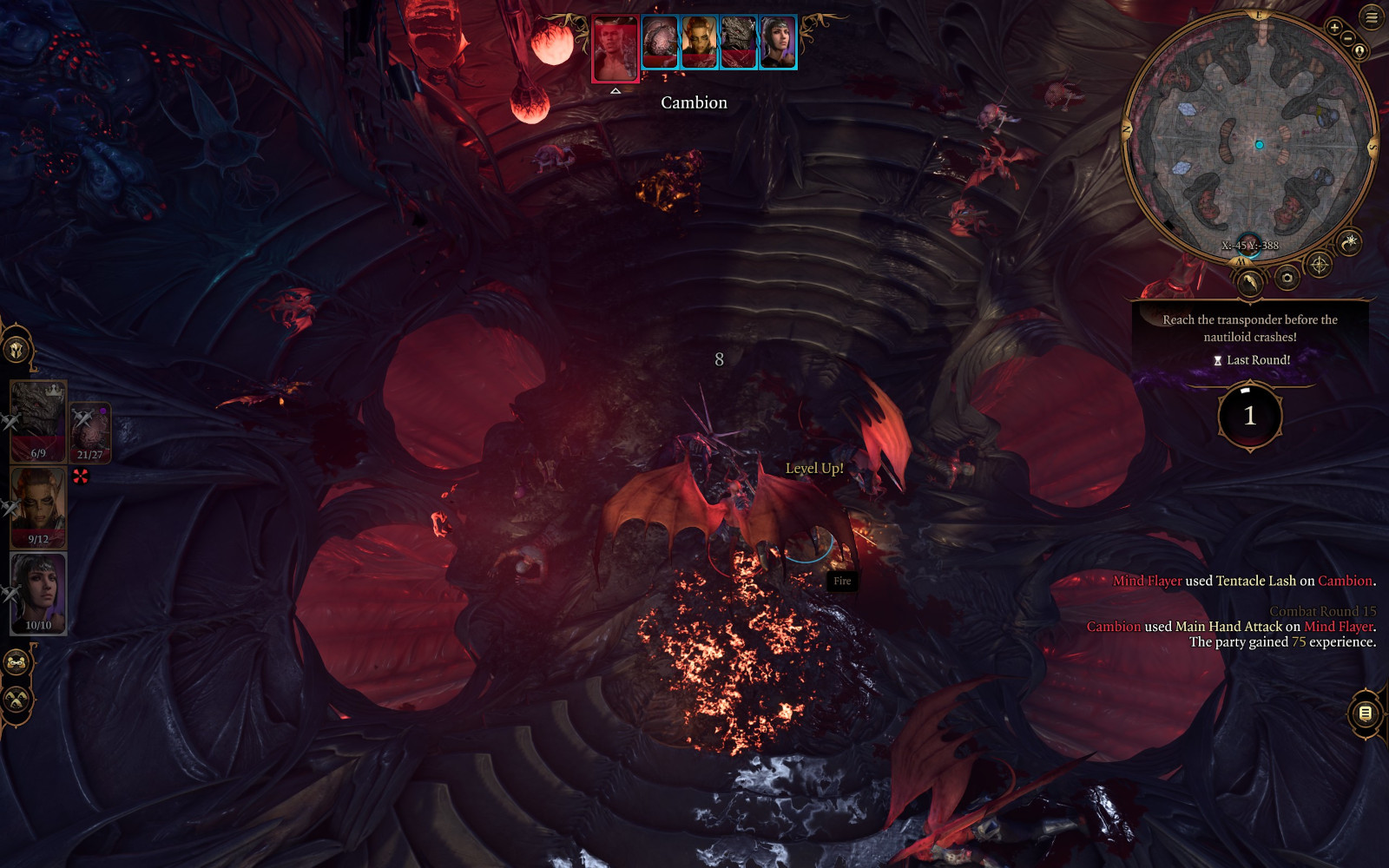Open the combat log scroll button
Viewport: 1389px width, 868px height.
(1365, 713)
